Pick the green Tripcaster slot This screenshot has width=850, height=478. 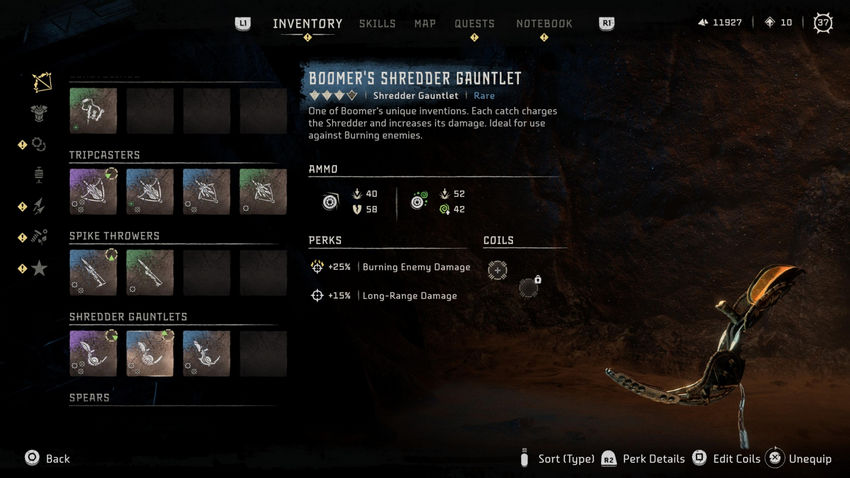point(263,191)
